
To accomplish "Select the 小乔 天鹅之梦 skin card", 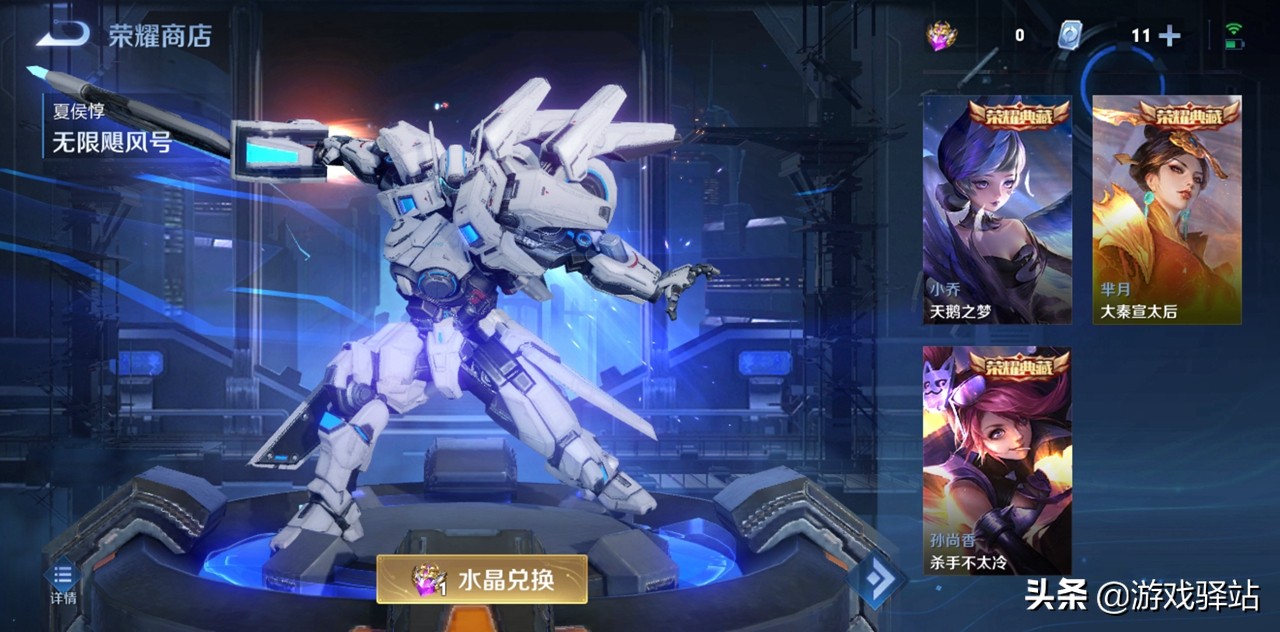I will tap(997, 210).
